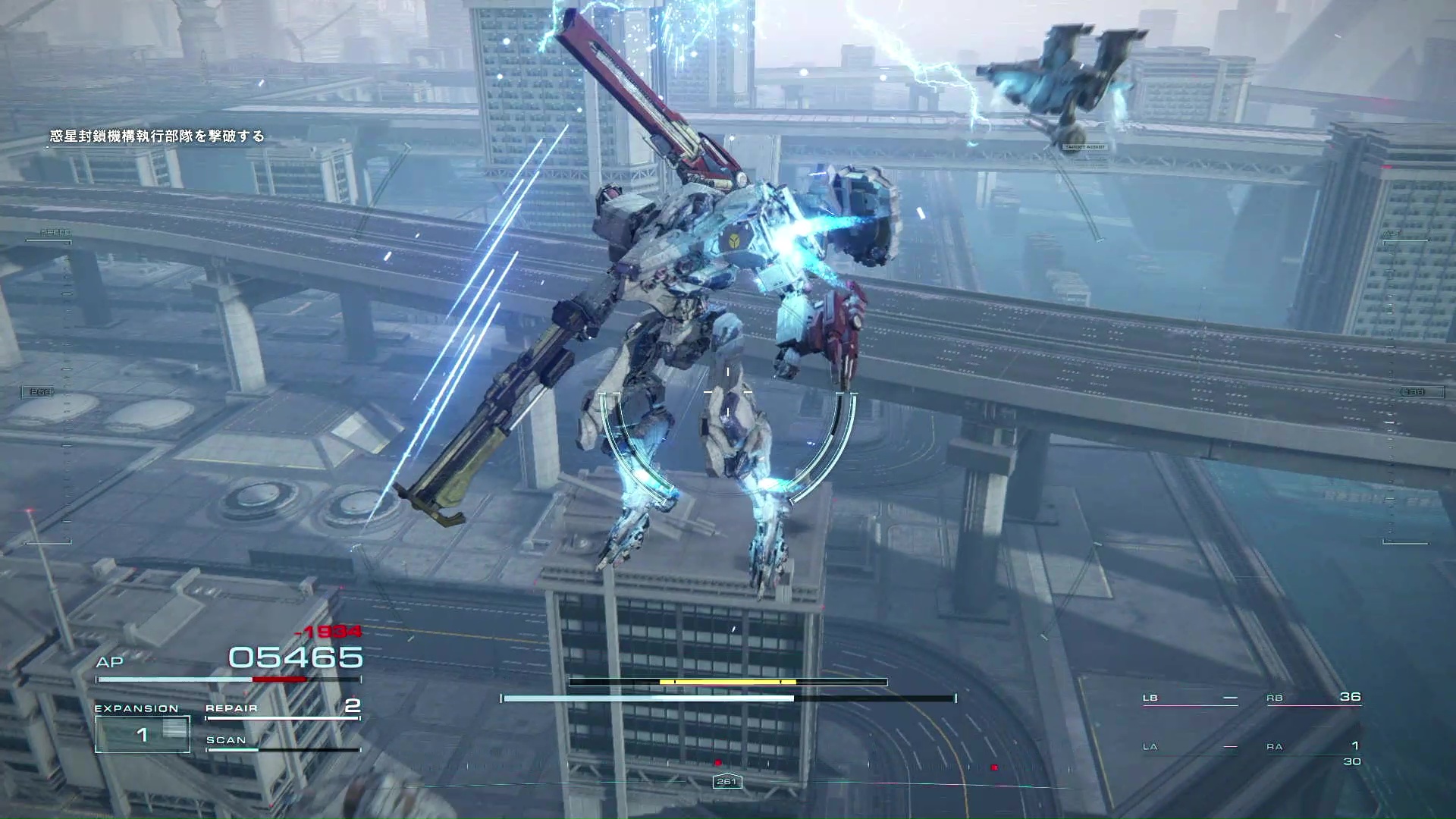Click the compass heading marker
The width and height of the screenshot is (1456, 819).
726,781
